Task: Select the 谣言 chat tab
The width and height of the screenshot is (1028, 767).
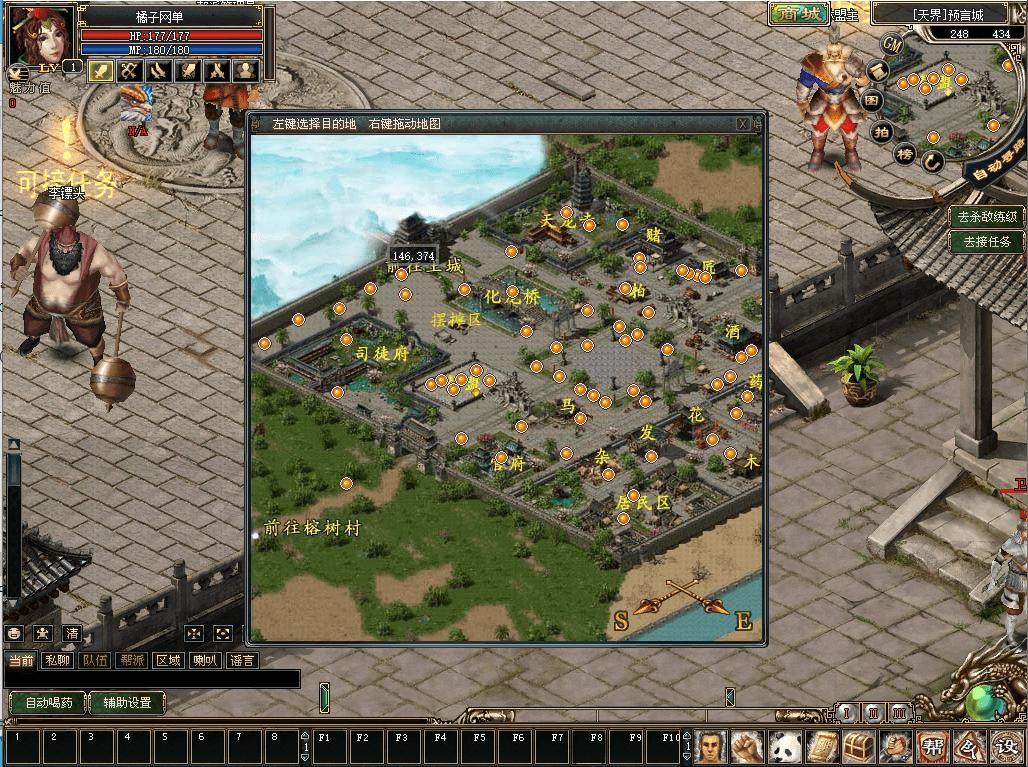Action: click(x=242, y=660)
